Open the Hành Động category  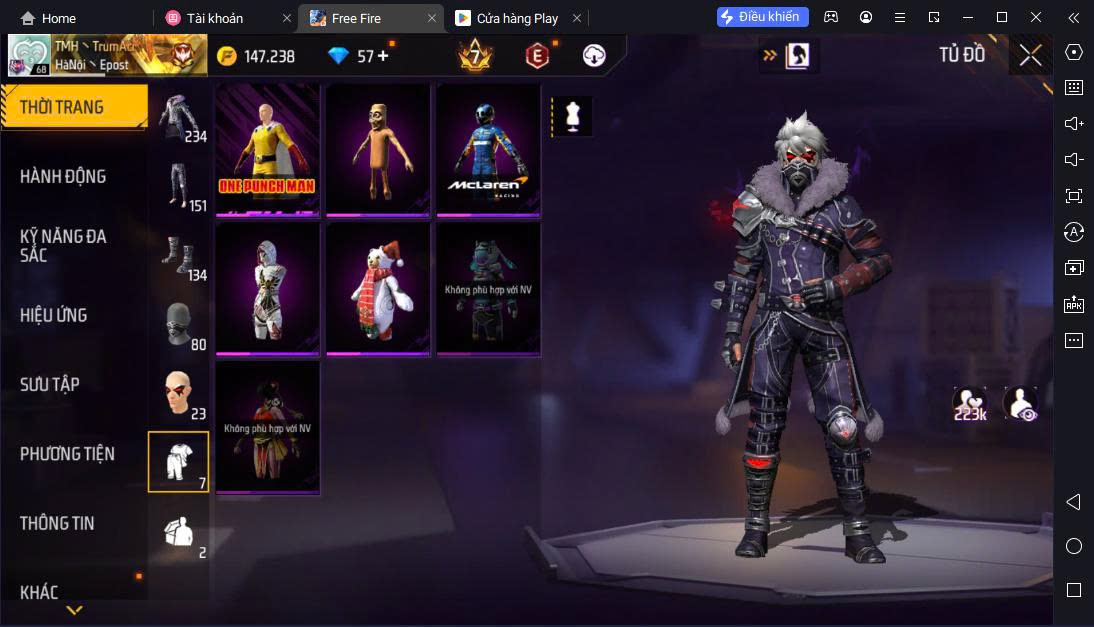point(63,177)
